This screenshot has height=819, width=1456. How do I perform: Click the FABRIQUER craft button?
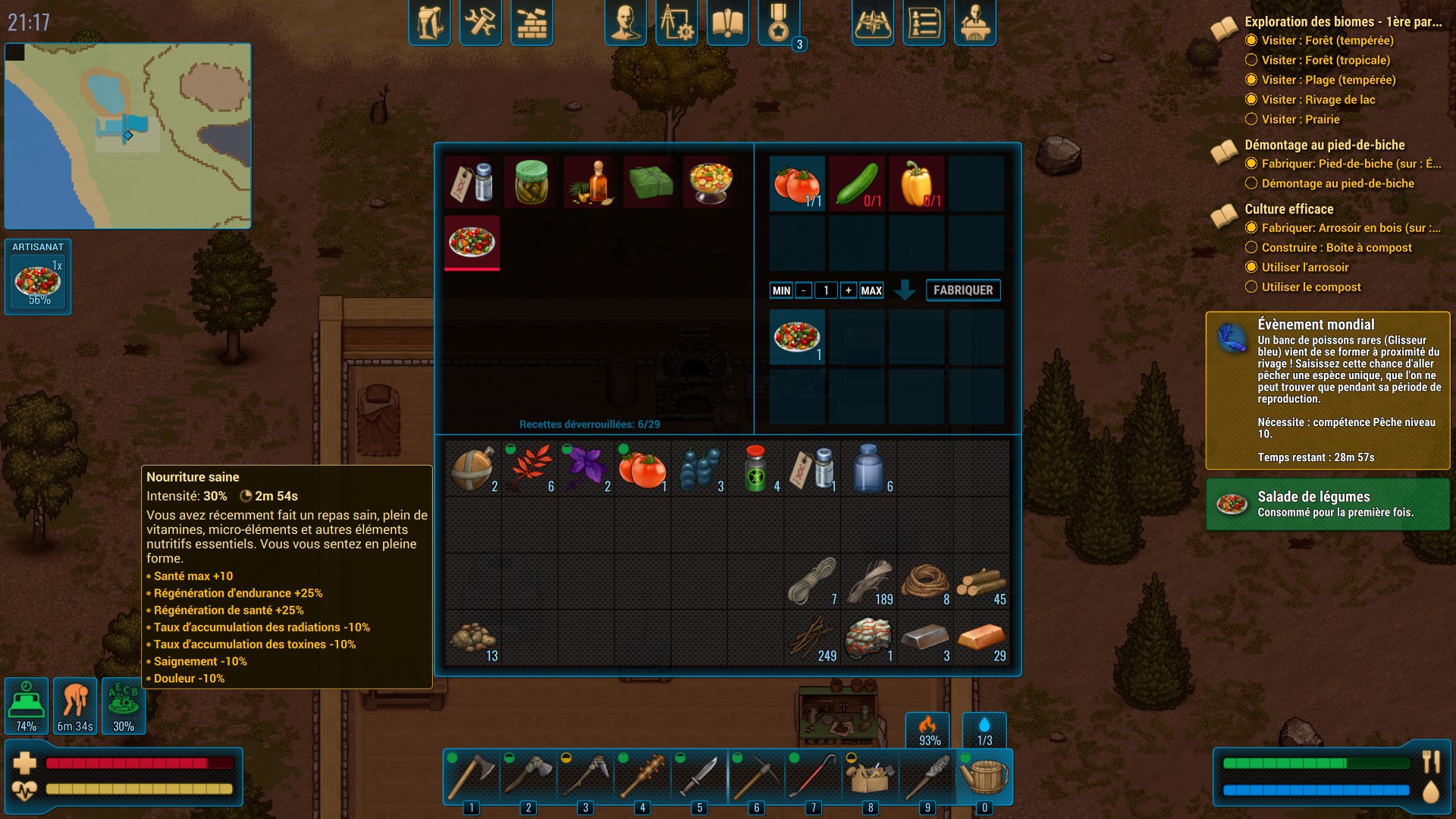(x=963, y=290)
